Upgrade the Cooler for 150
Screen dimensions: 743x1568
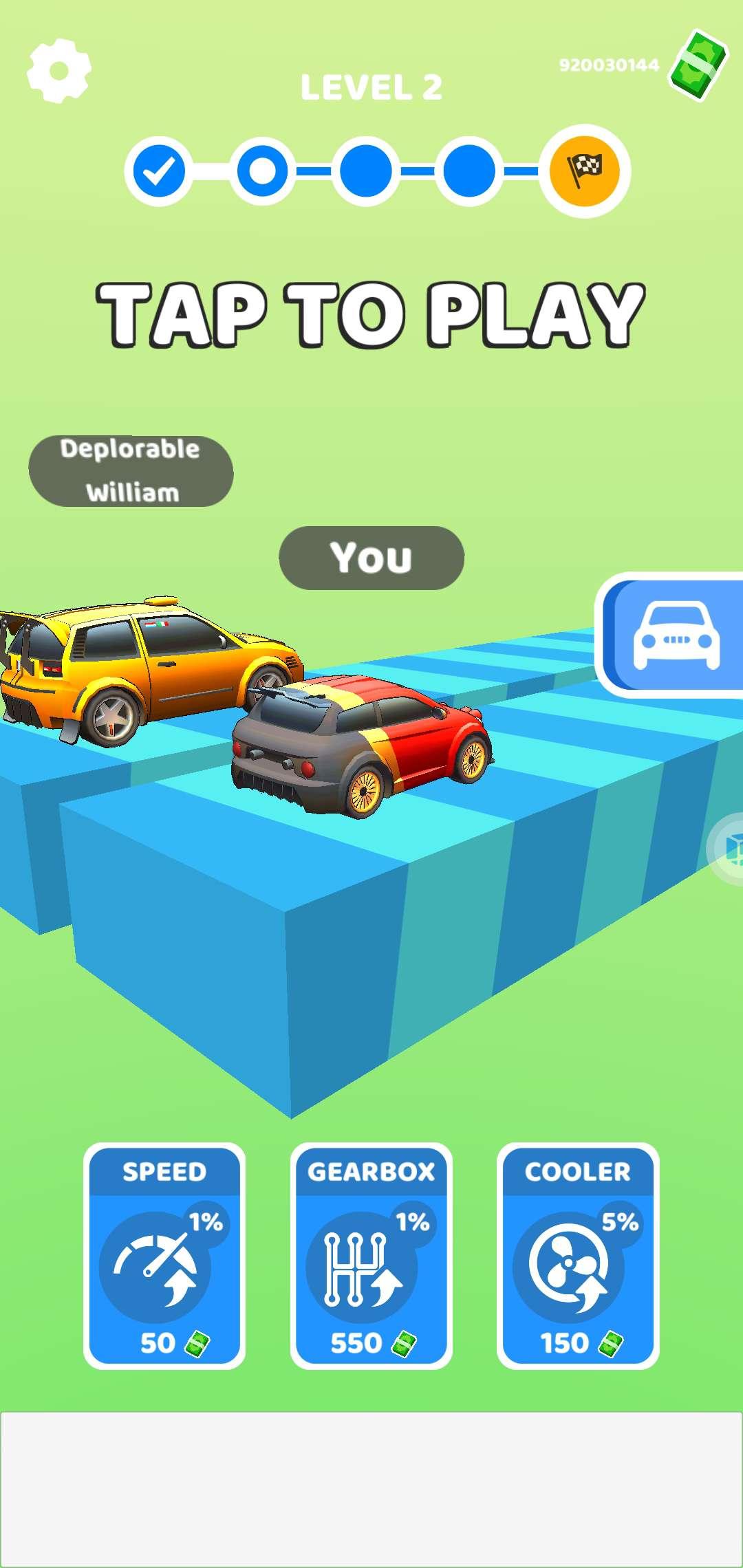coord(578,1256)
